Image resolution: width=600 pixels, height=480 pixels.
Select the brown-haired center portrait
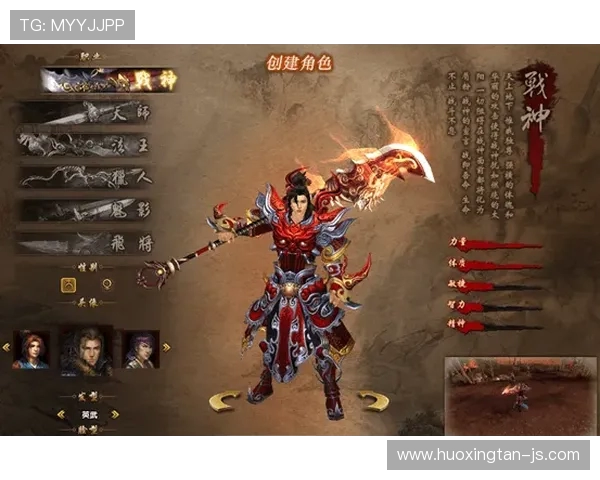point(86,348)
